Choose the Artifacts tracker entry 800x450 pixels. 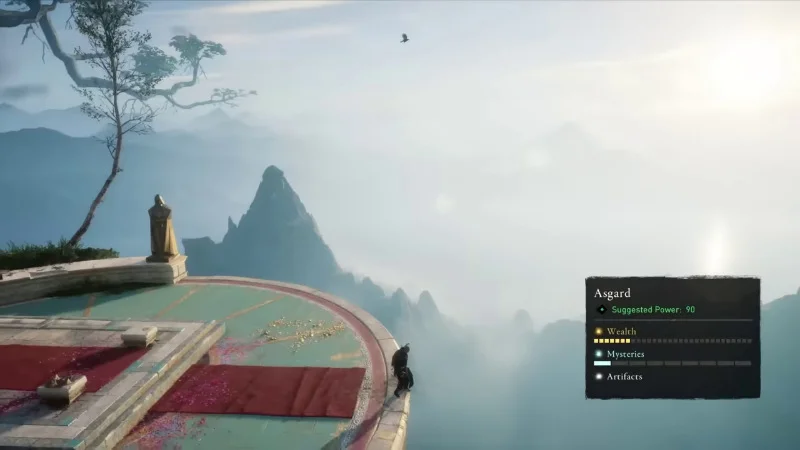pyautogui.click(x=624, y=377)
